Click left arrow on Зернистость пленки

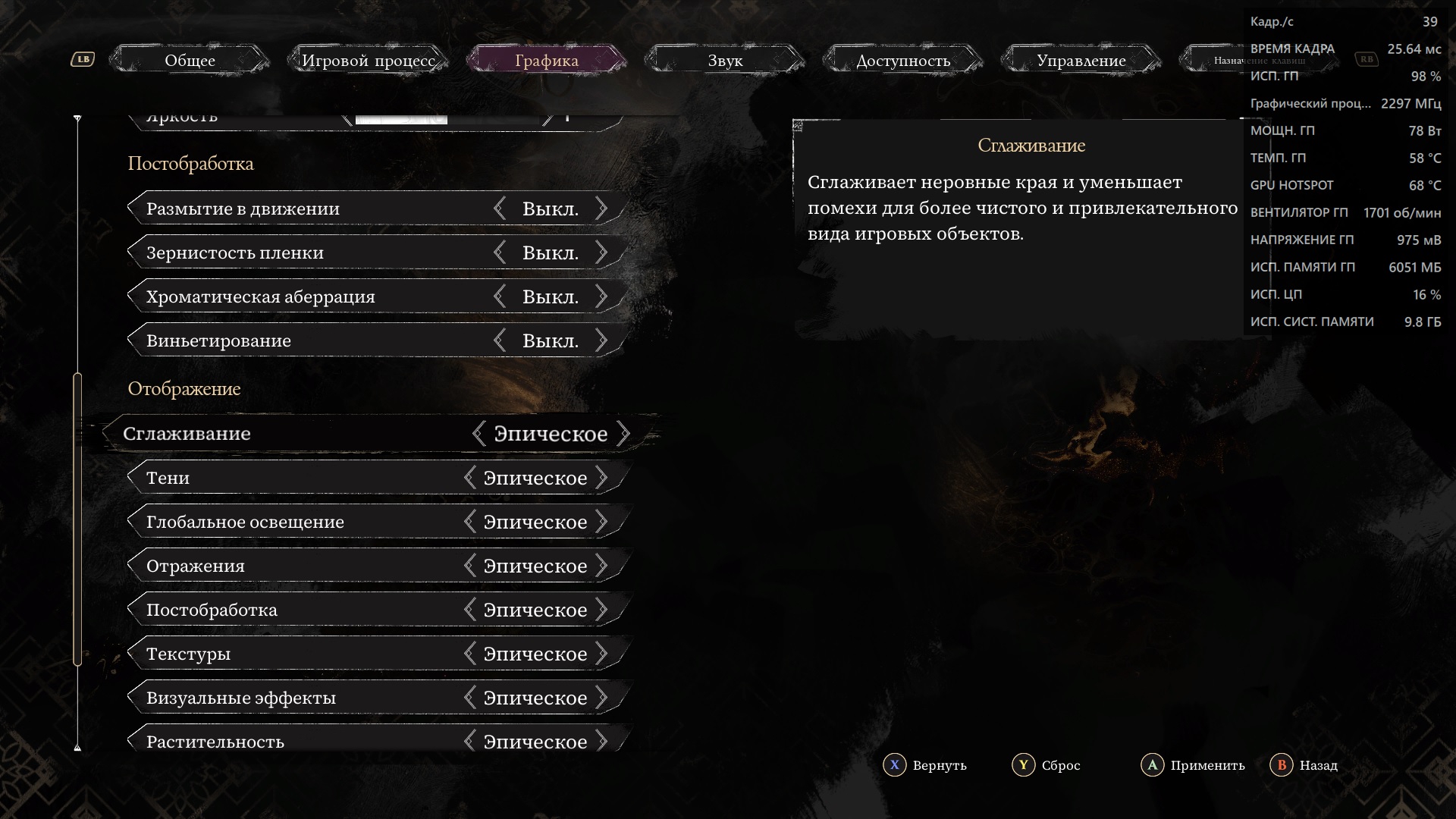pos(500,253)
